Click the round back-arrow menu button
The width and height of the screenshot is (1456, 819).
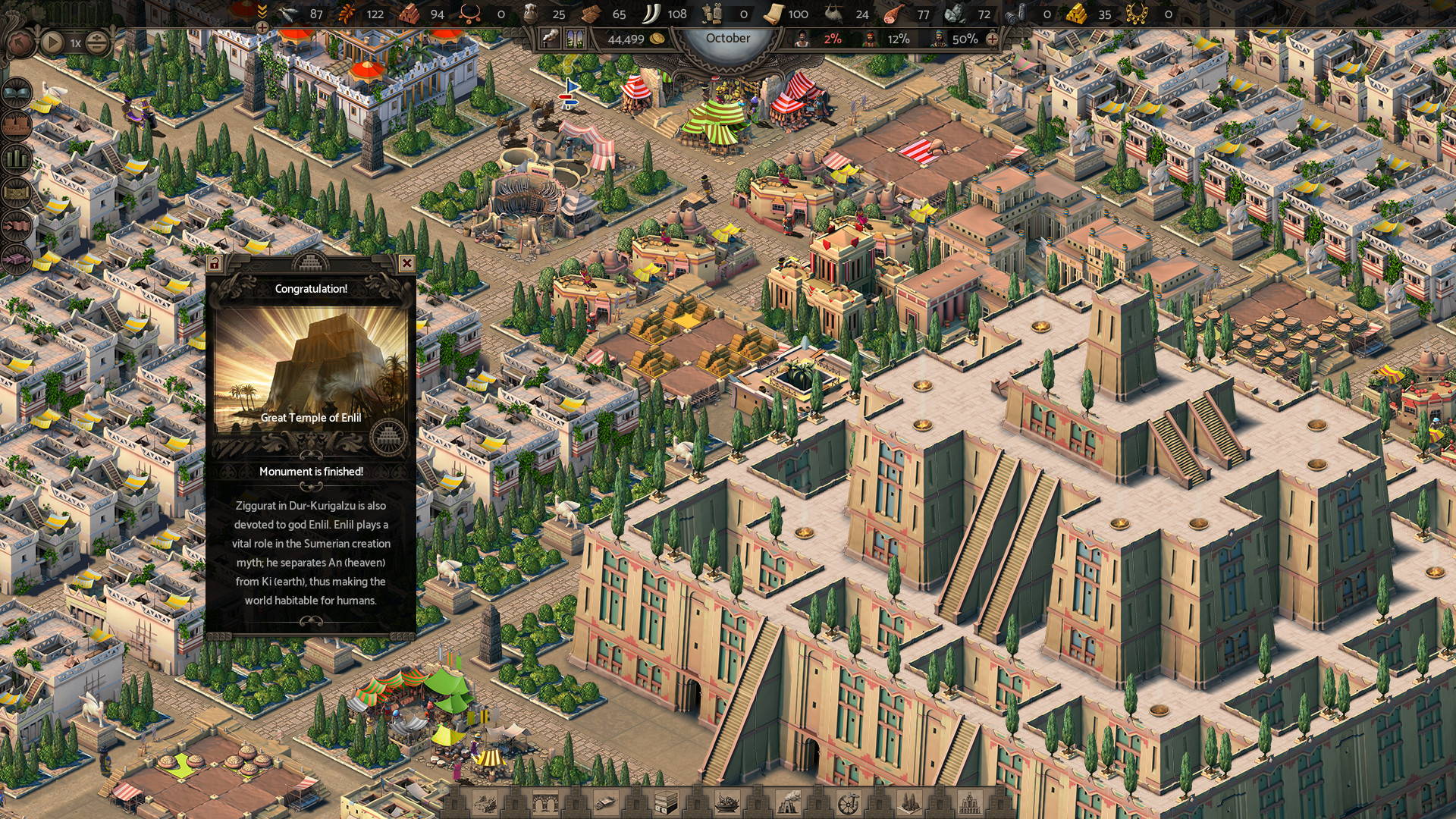(x=19, y=43)
